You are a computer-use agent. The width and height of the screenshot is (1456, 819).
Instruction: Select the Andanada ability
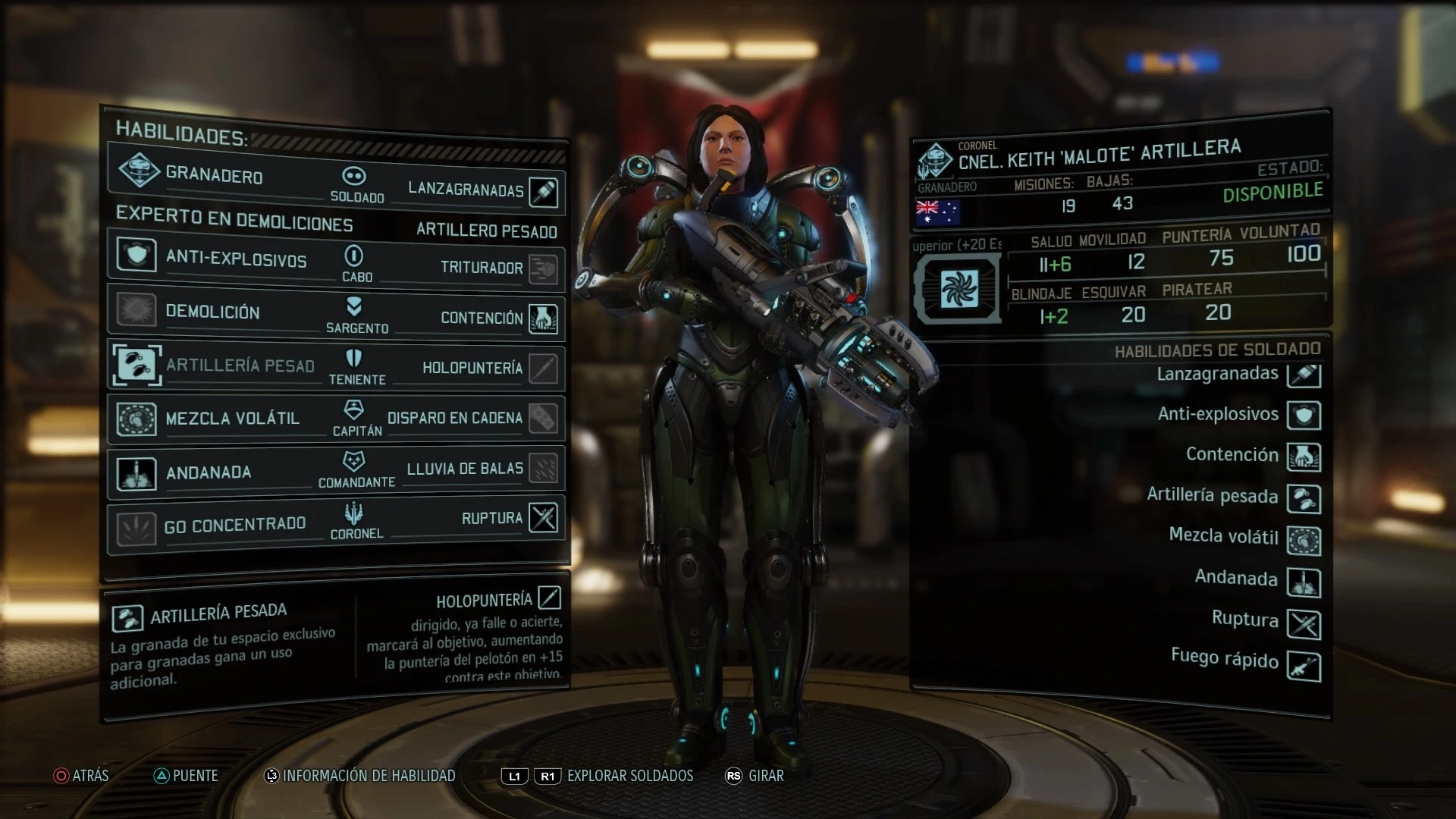136,472
